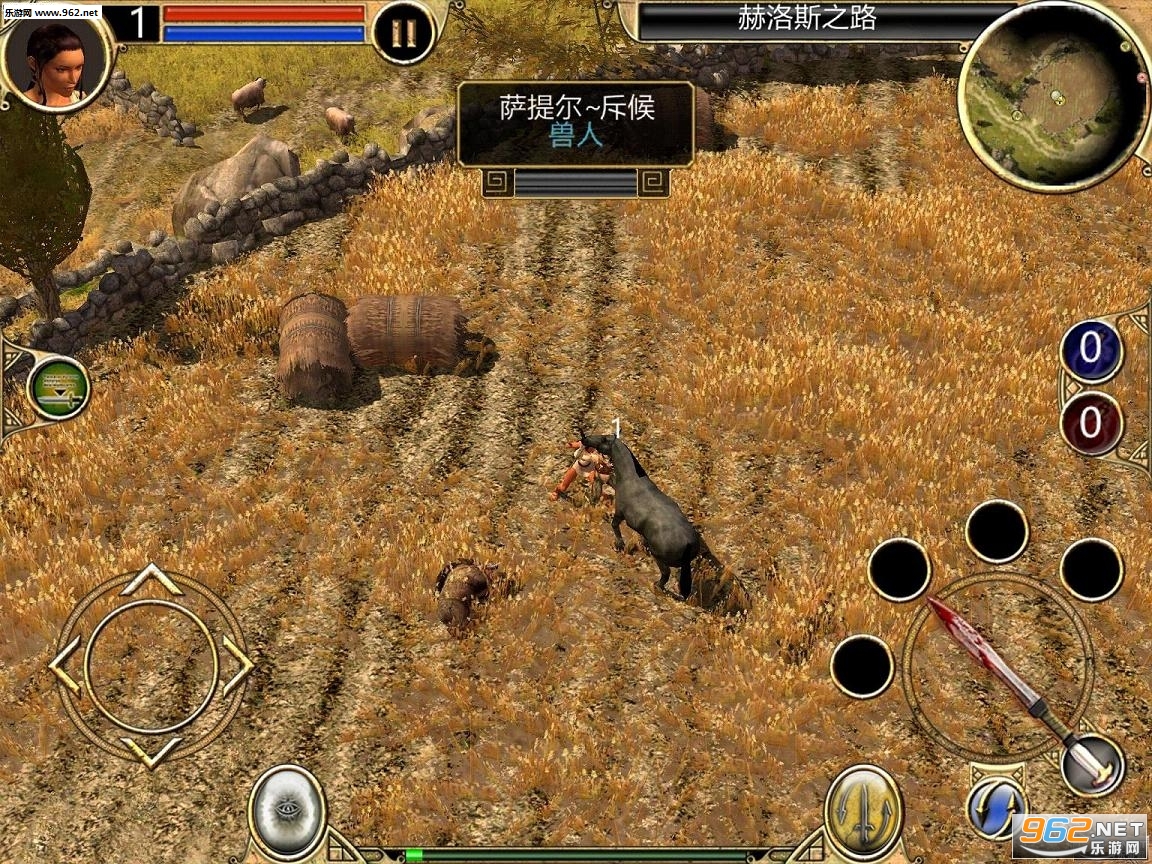
Task: Tap the joystick's down arrow
Action: (150, 752)
